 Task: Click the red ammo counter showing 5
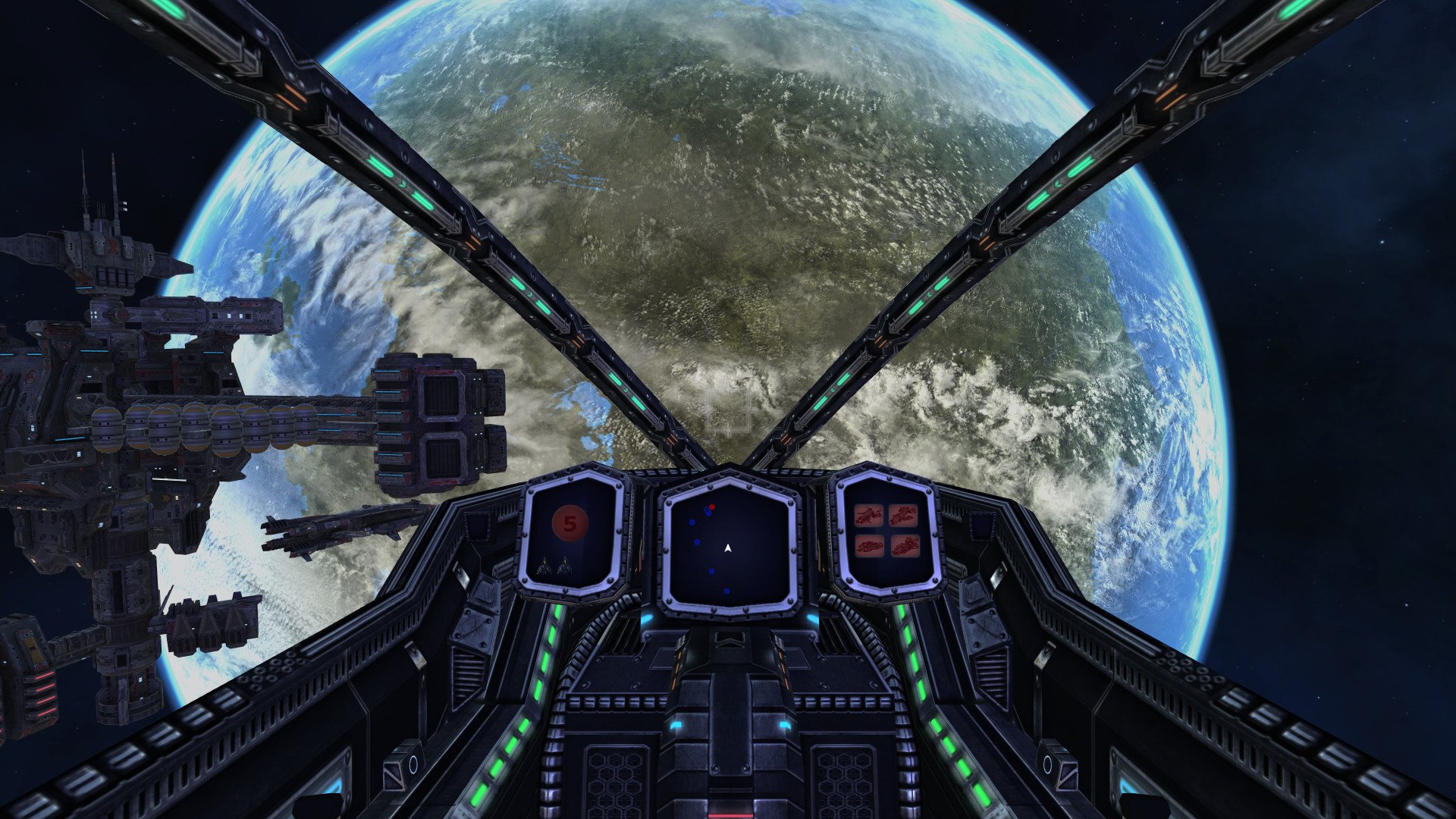[570, 525]
